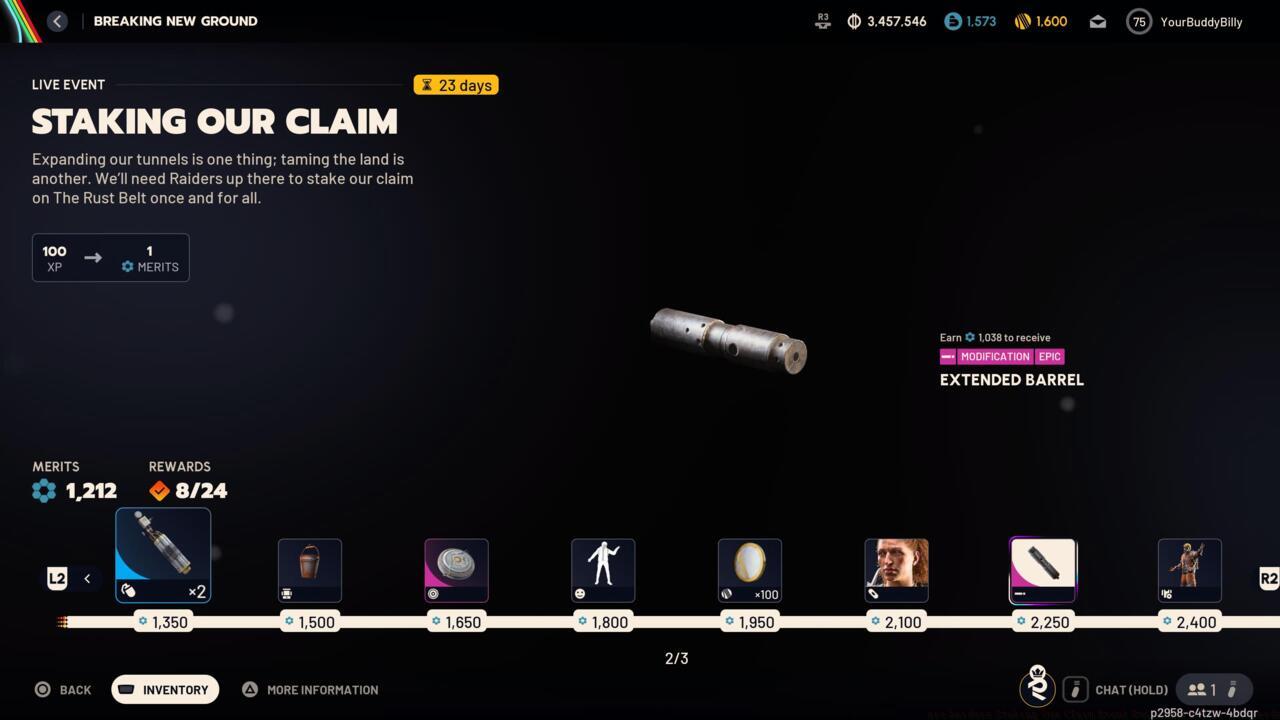Click the microphone icon beside Chat

pos(1075,689)
